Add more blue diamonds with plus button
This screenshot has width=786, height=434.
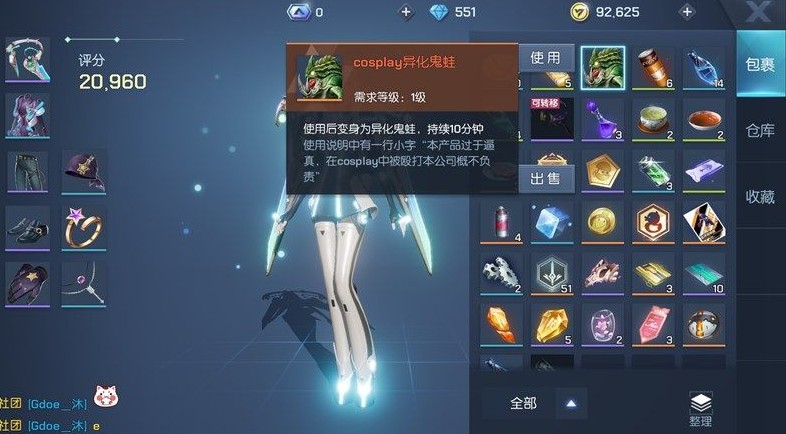405,12
